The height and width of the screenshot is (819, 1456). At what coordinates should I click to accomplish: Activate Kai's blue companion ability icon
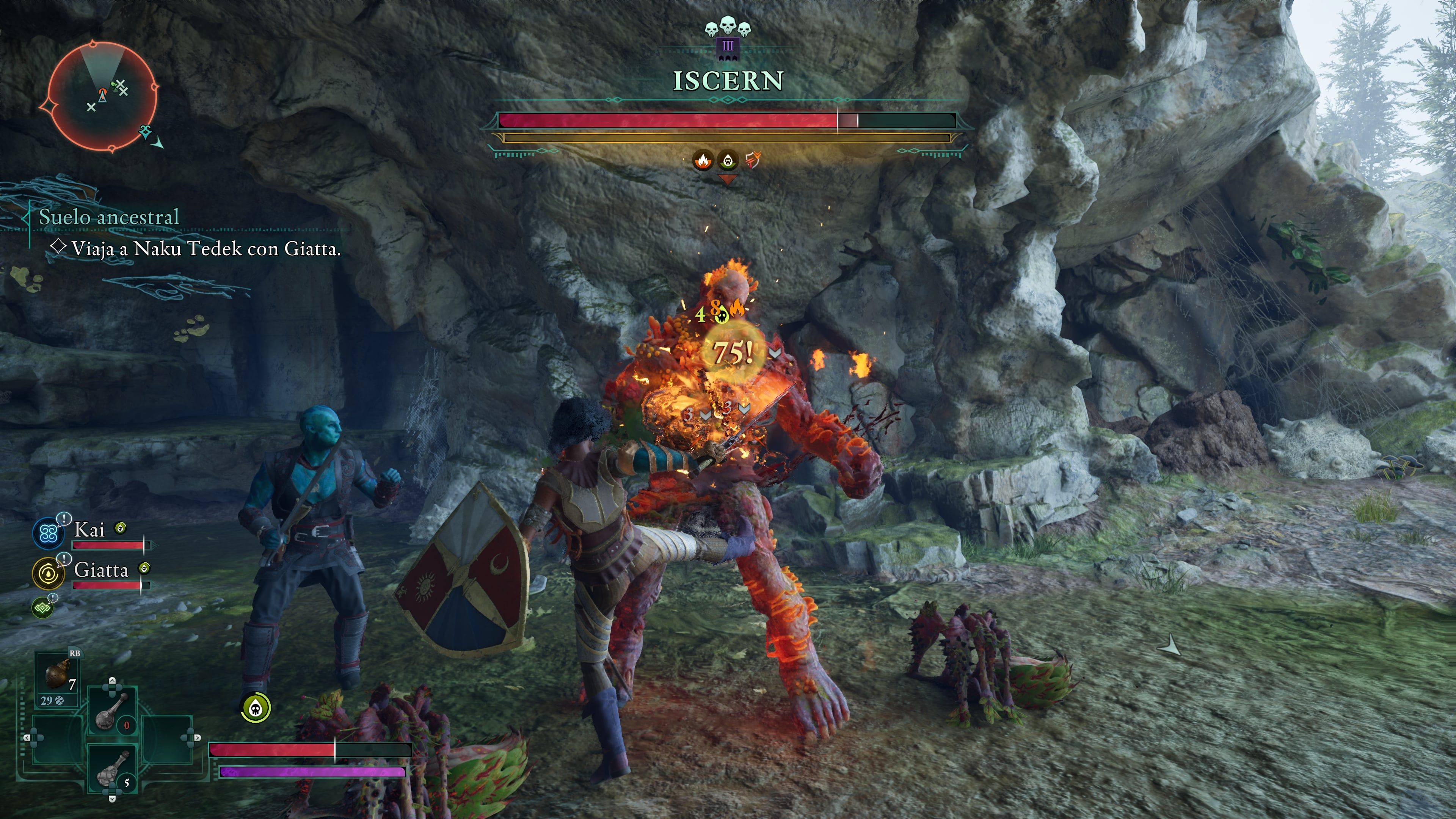coord(48,532)
